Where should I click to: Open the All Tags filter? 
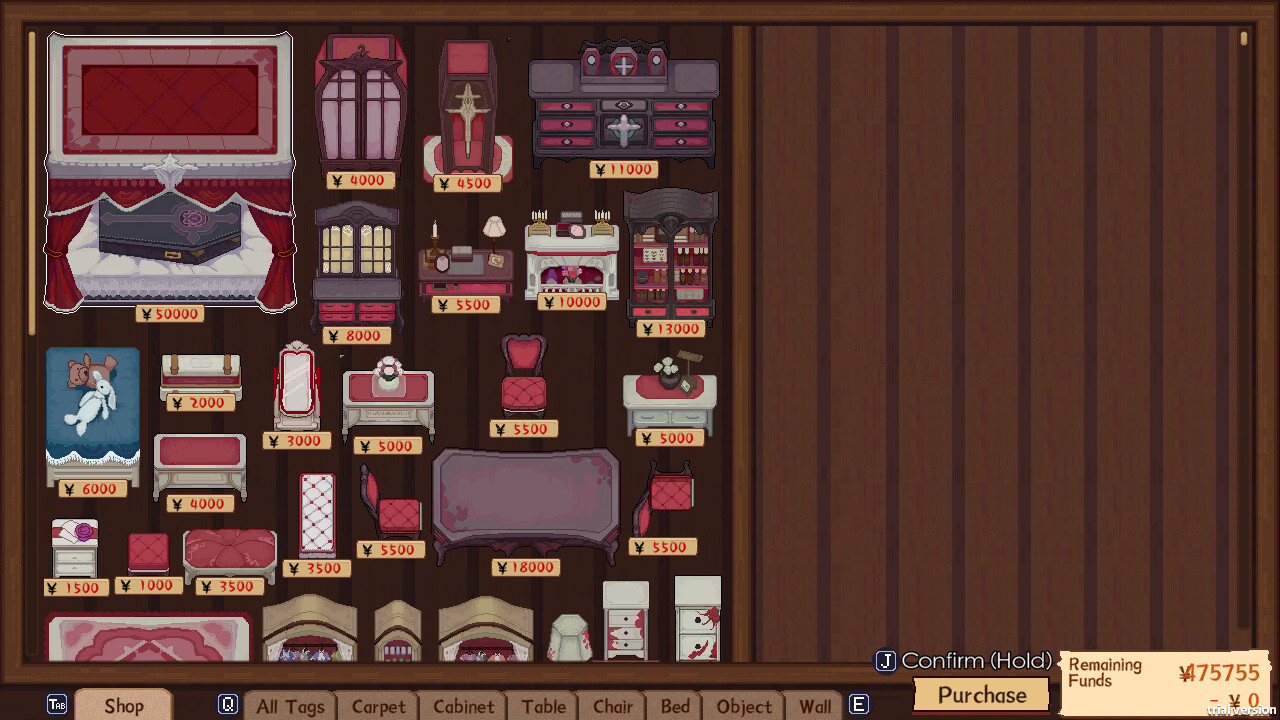pyautogui.click(x=290, y=707)
